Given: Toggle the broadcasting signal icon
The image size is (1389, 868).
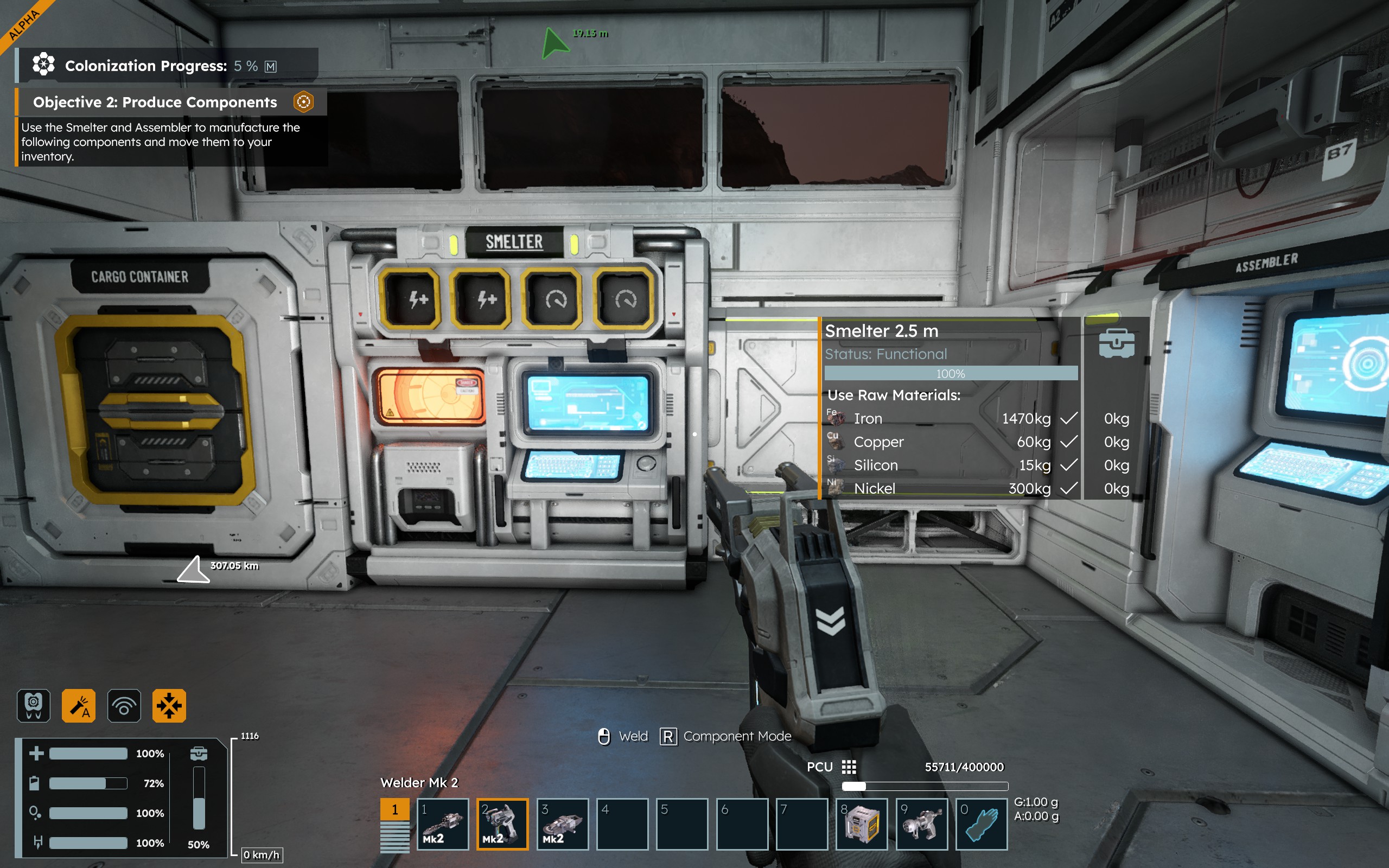Looking at the screenshot, I should (124, 705).
